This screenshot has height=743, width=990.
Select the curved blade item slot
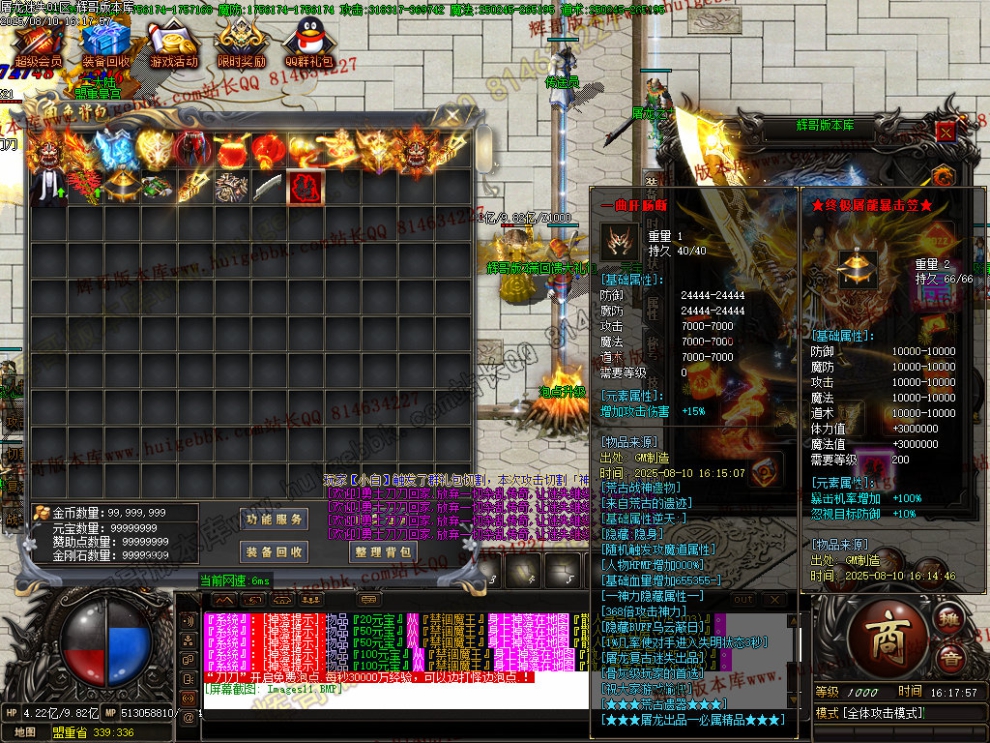point(267,187)
